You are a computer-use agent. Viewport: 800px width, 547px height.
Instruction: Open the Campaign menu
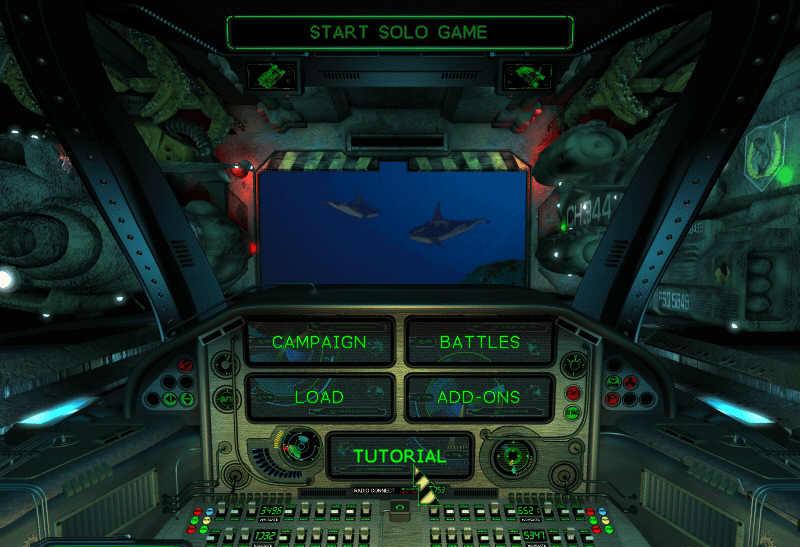319,342
